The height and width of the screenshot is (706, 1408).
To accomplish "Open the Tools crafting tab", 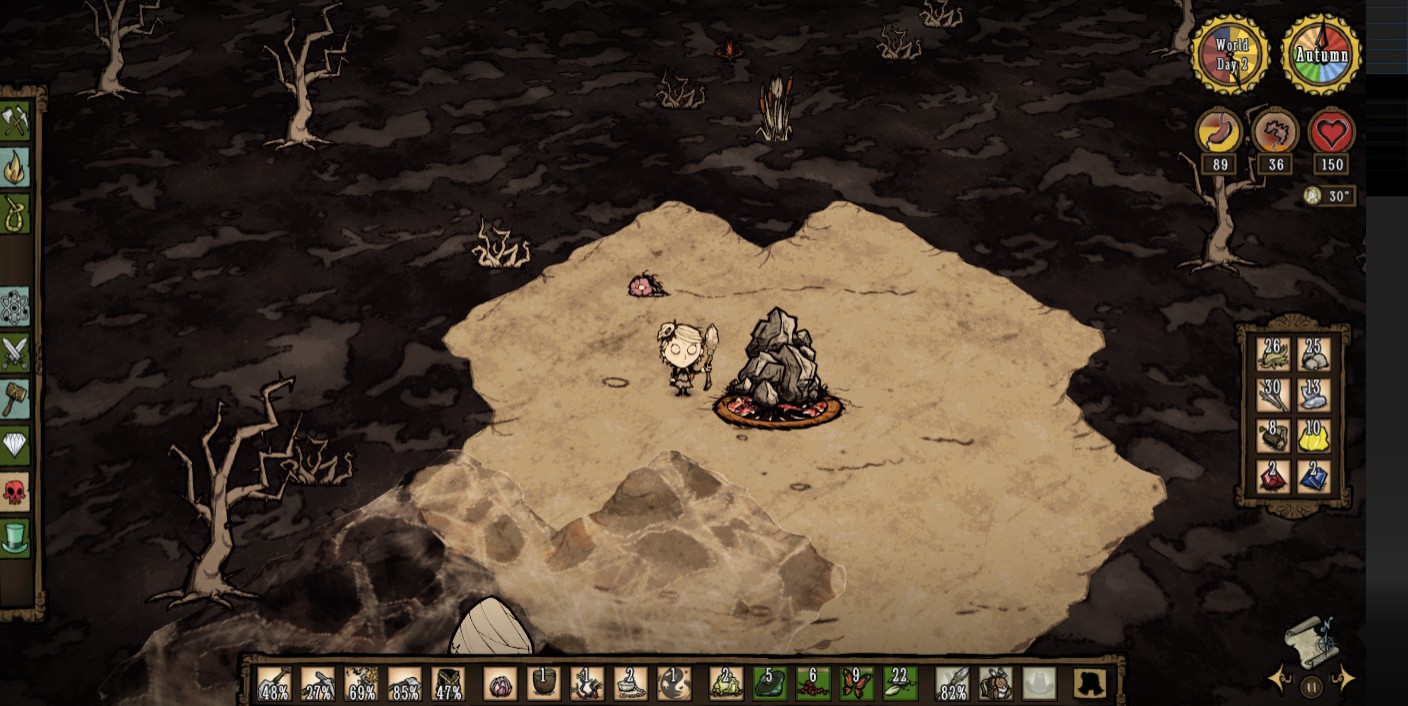I will 14,122.
